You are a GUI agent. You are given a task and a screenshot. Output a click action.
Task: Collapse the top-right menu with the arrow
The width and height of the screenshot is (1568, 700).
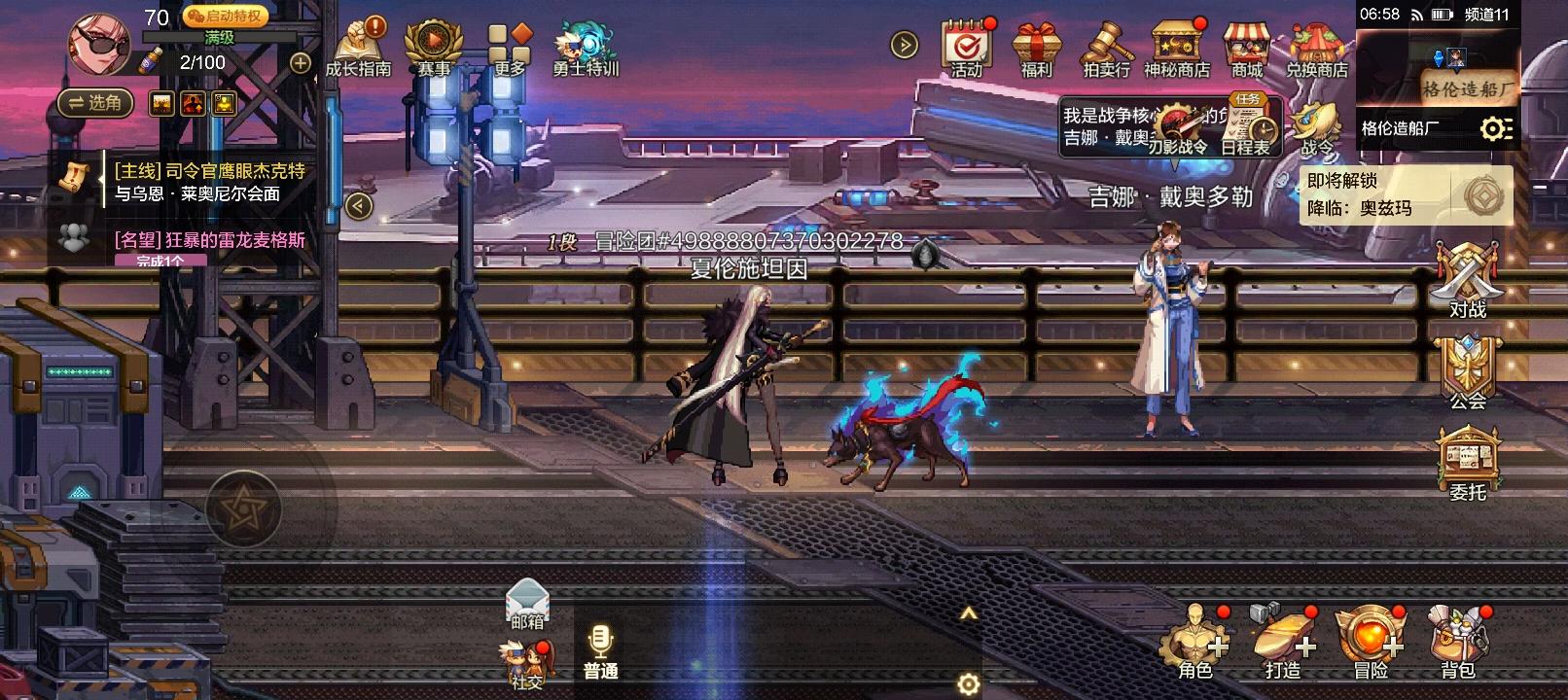(904, 43)
